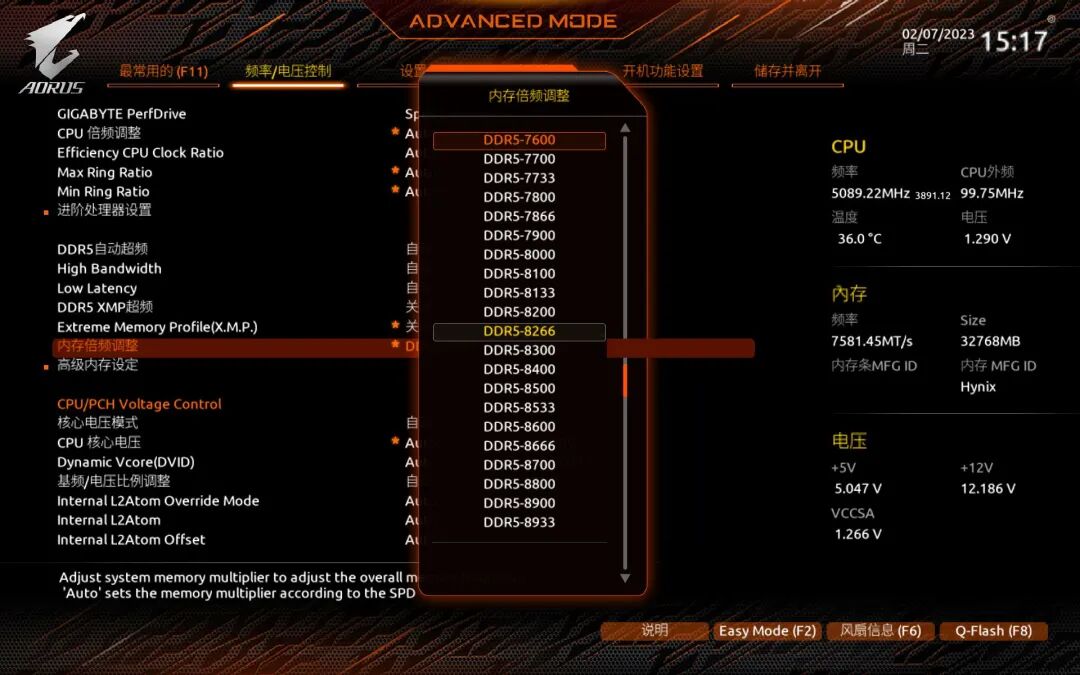Switch to 开机功能设置 tab
Image resolution: width=1080 pixels, height=675 pixels.
point(663,71)
